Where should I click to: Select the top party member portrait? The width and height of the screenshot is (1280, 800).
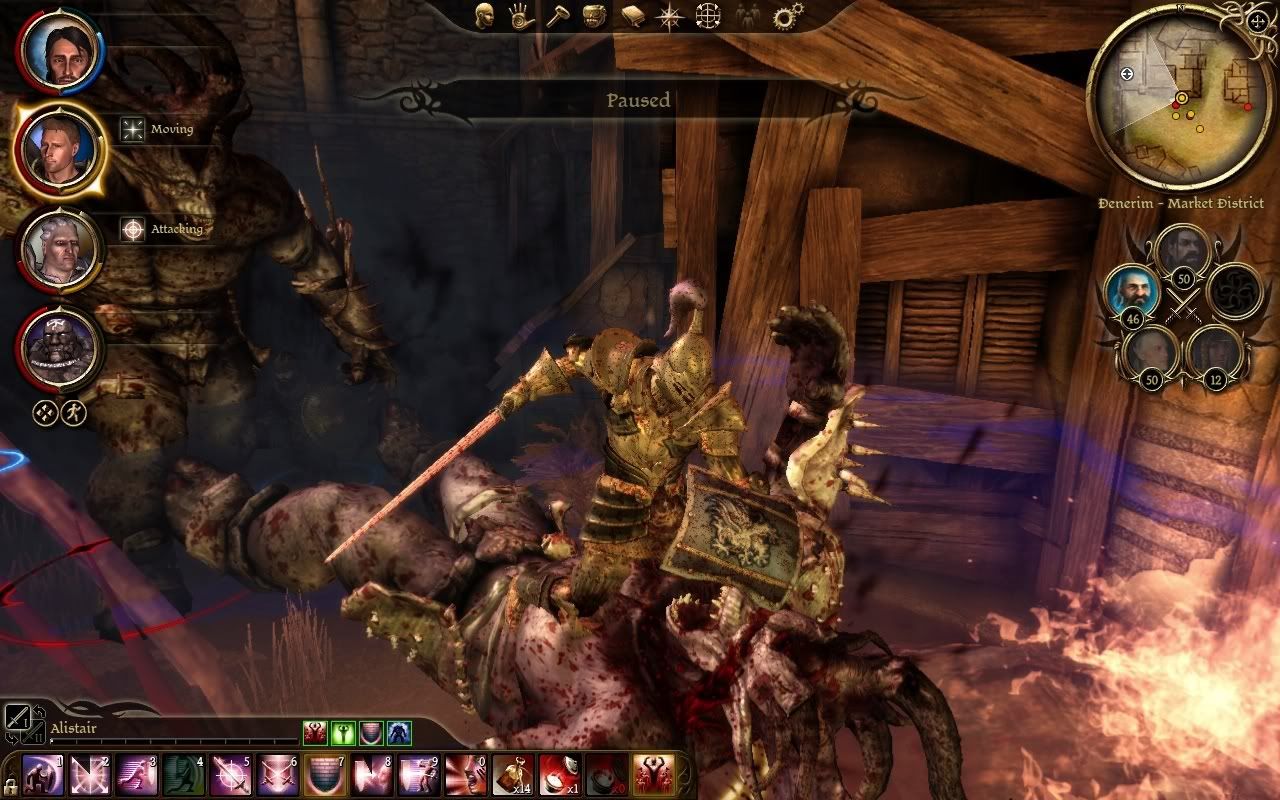tap(60, 51)
